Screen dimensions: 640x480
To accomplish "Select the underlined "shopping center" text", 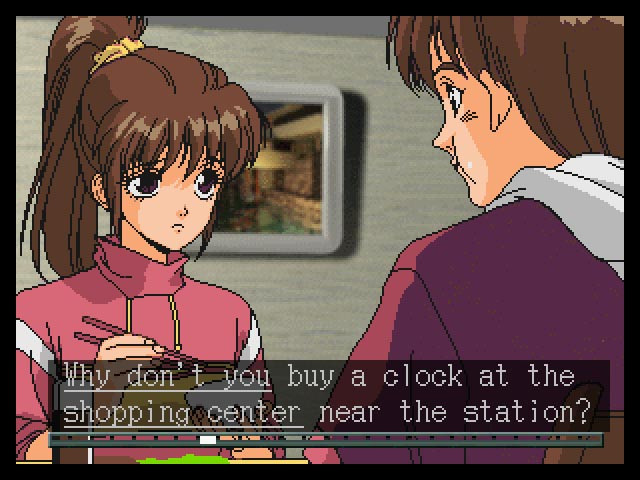I will (183, 412).
